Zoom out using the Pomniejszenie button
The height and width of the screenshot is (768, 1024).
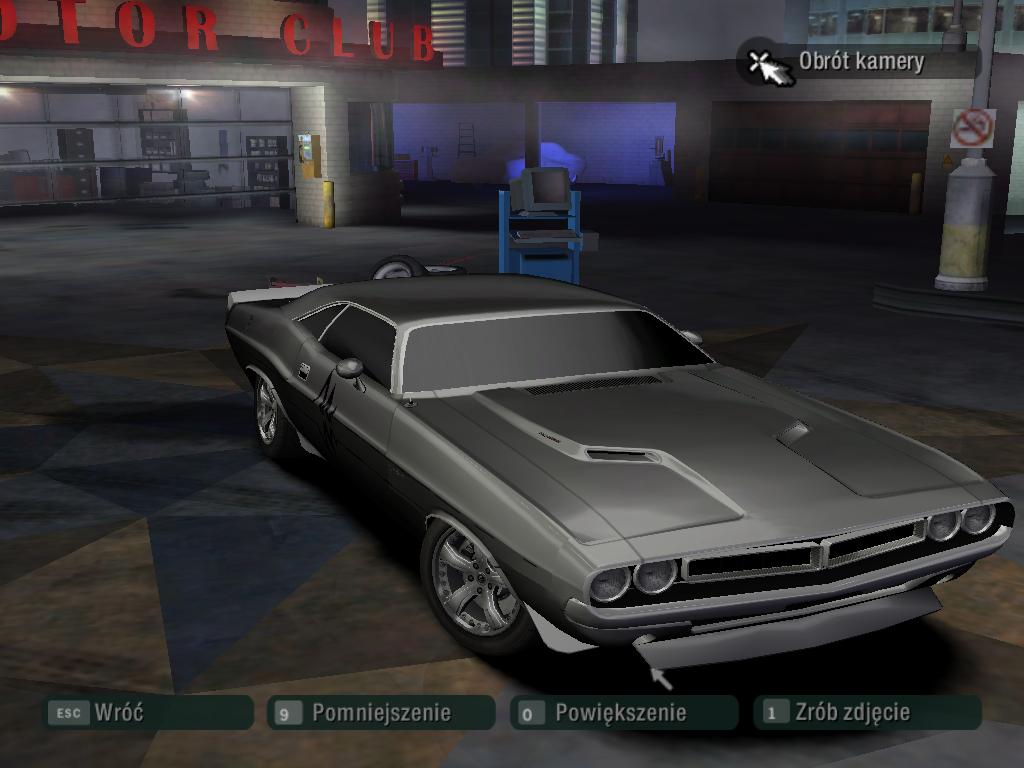(x=381, y=713)
